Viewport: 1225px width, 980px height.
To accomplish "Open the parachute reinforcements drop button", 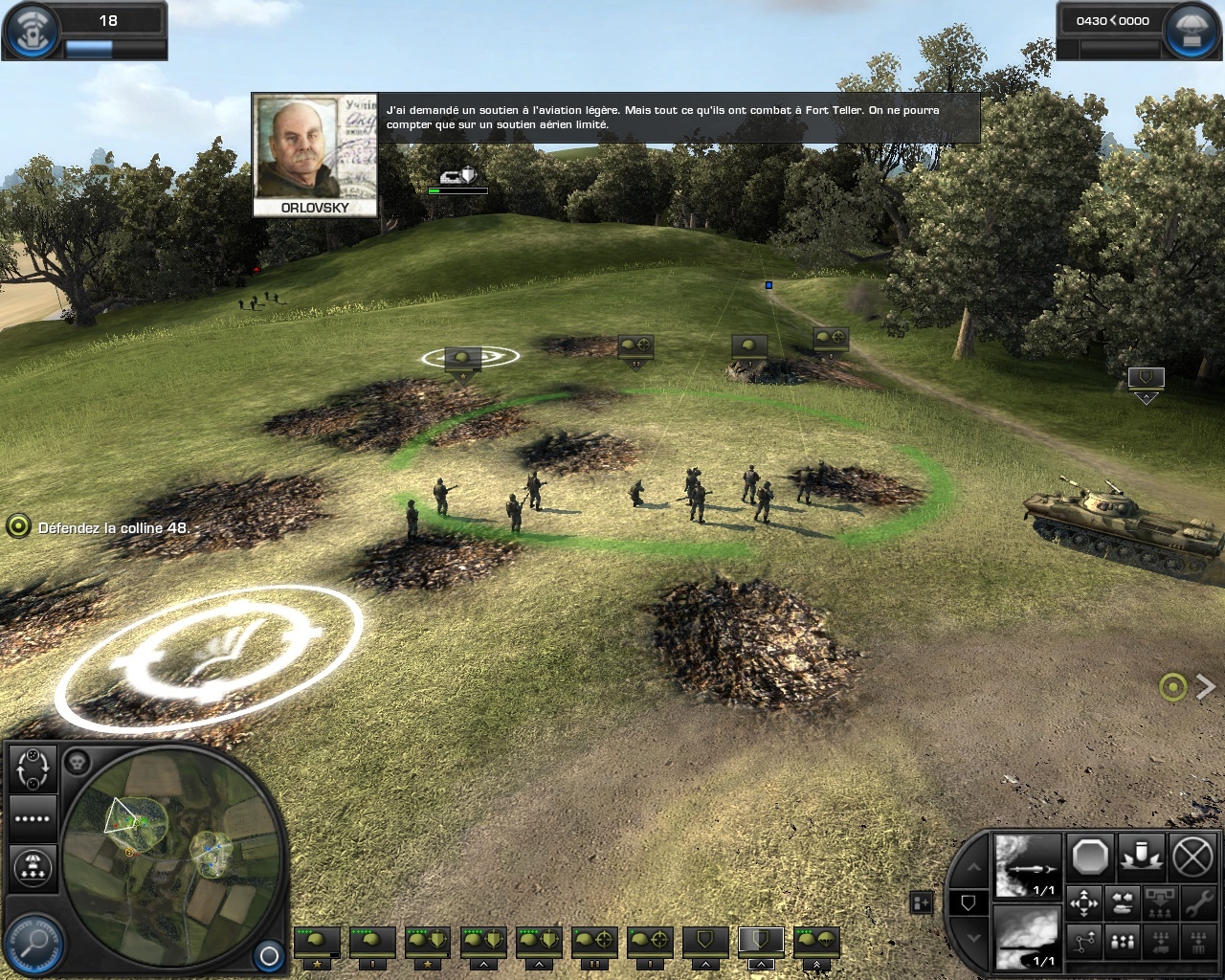I will tap(33, 868).
